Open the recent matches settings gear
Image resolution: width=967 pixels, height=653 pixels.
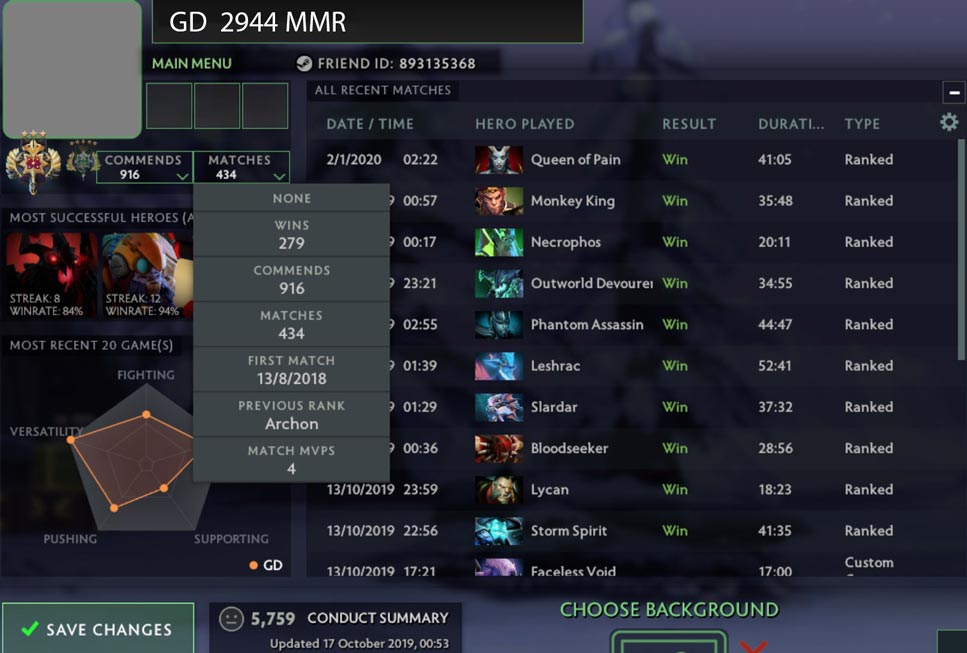click(x=948, y=122)
